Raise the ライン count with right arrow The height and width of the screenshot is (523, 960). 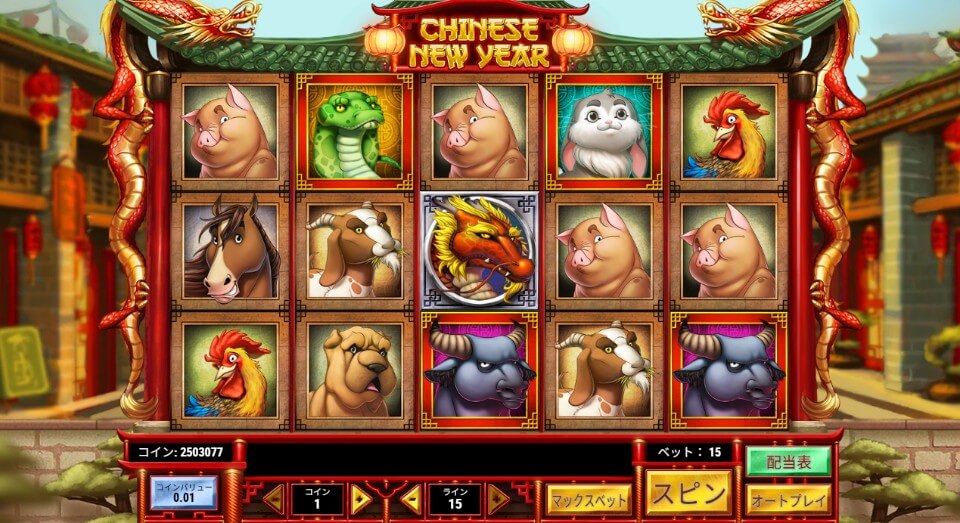pos(498,499)
